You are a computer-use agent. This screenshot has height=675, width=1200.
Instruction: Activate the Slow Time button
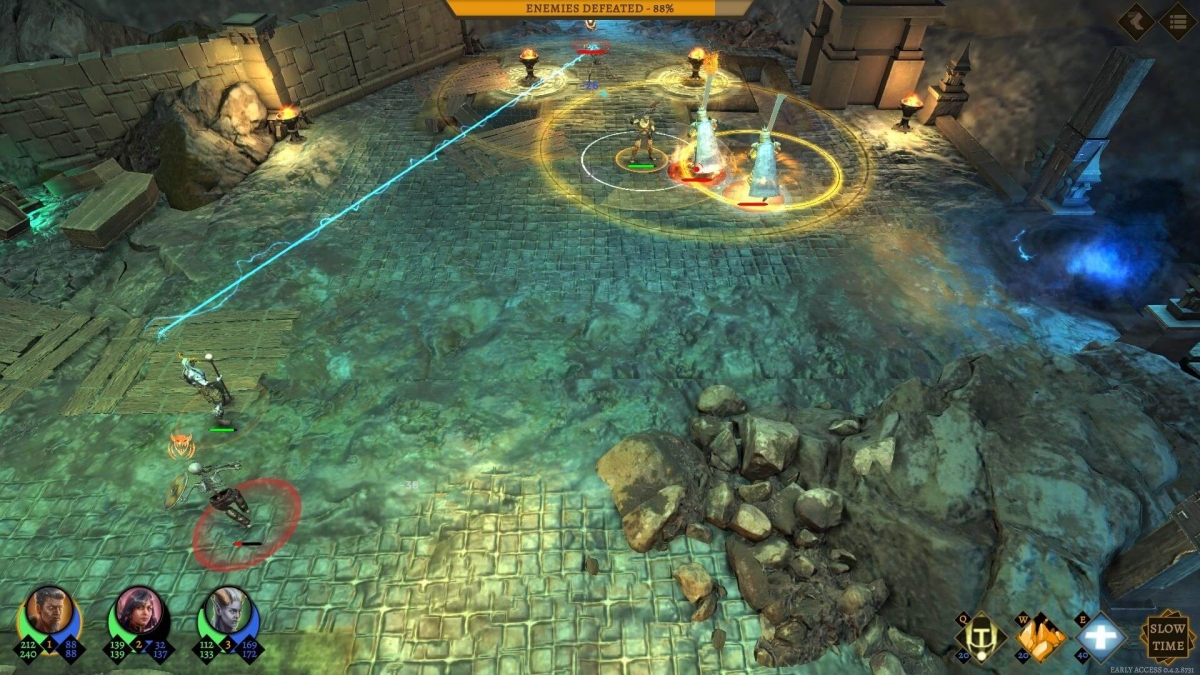click(1165, 637)
